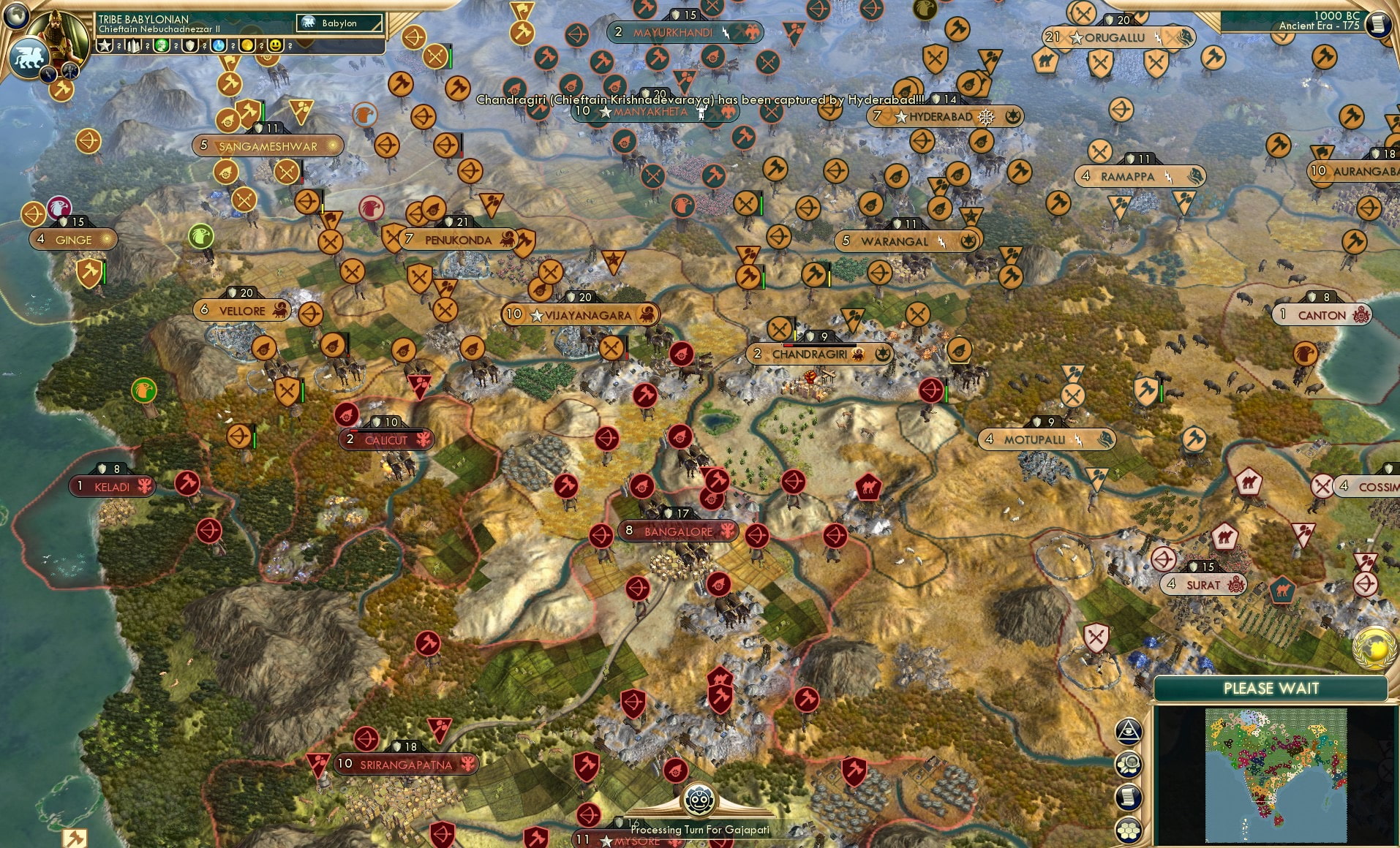Click the green culture stat icon

click(x=163, y=46)
